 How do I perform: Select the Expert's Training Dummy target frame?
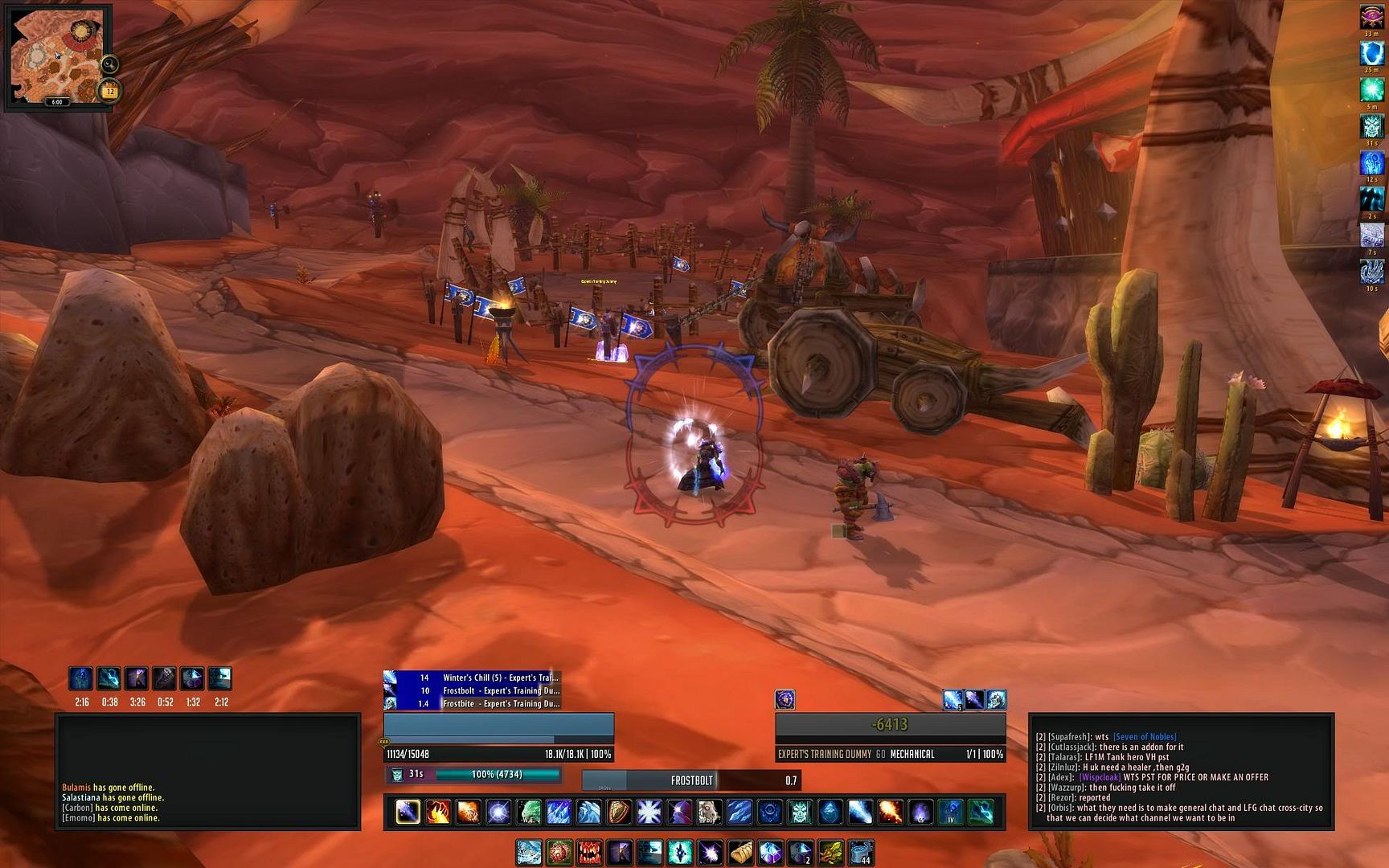[890, 737]
